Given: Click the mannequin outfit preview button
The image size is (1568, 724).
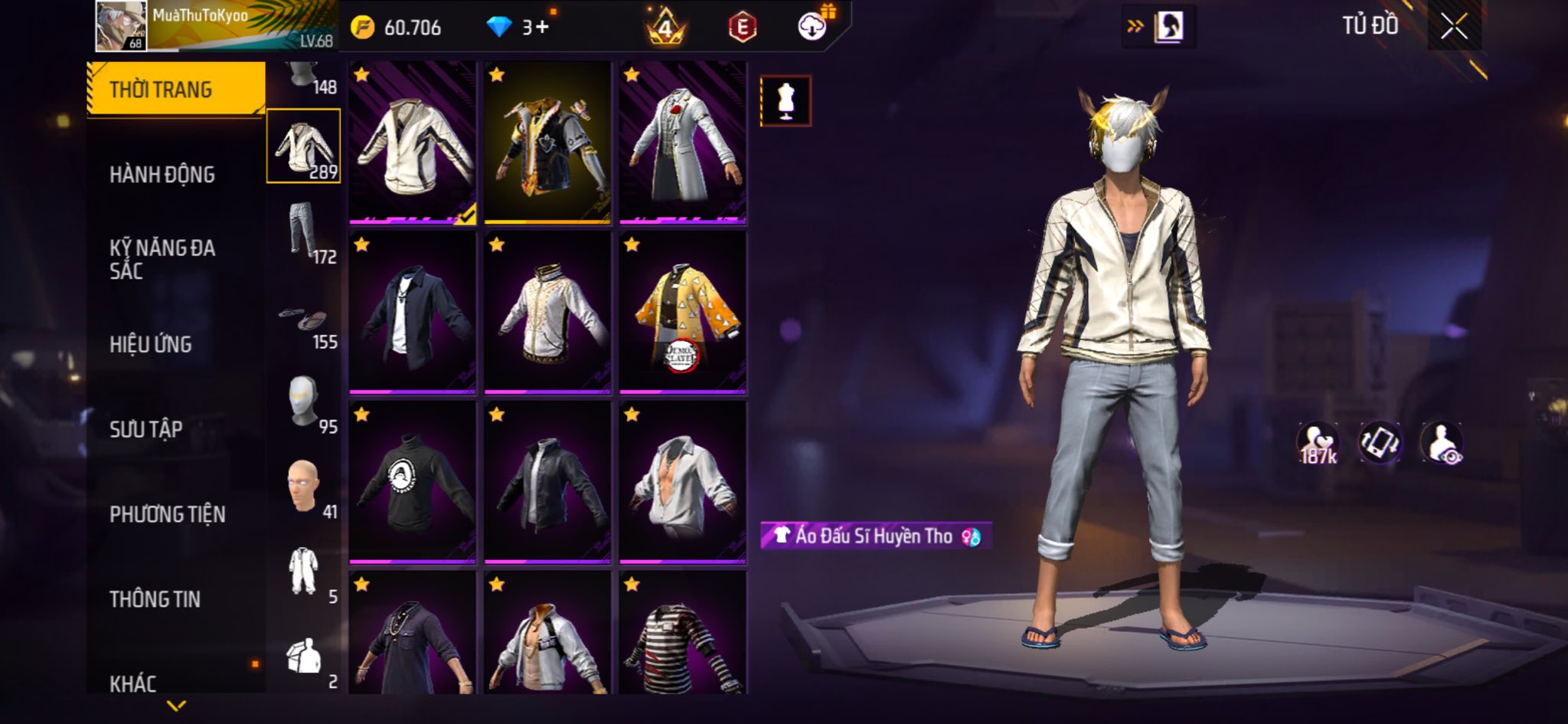Looking at the screenshot, I should click(x=786, y=101).
